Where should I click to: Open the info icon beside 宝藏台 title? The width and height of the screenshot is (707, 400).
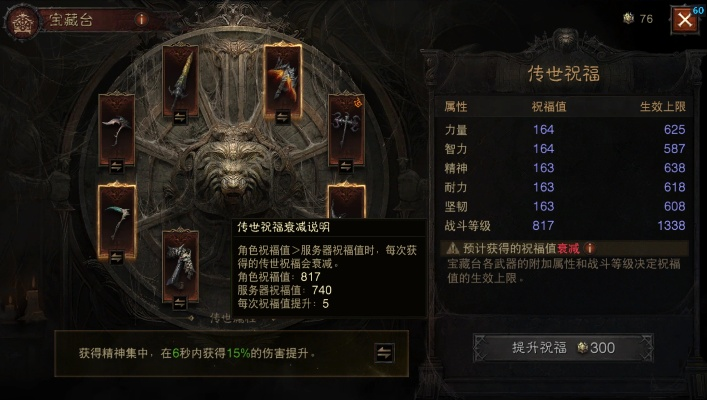pos(140,18)
